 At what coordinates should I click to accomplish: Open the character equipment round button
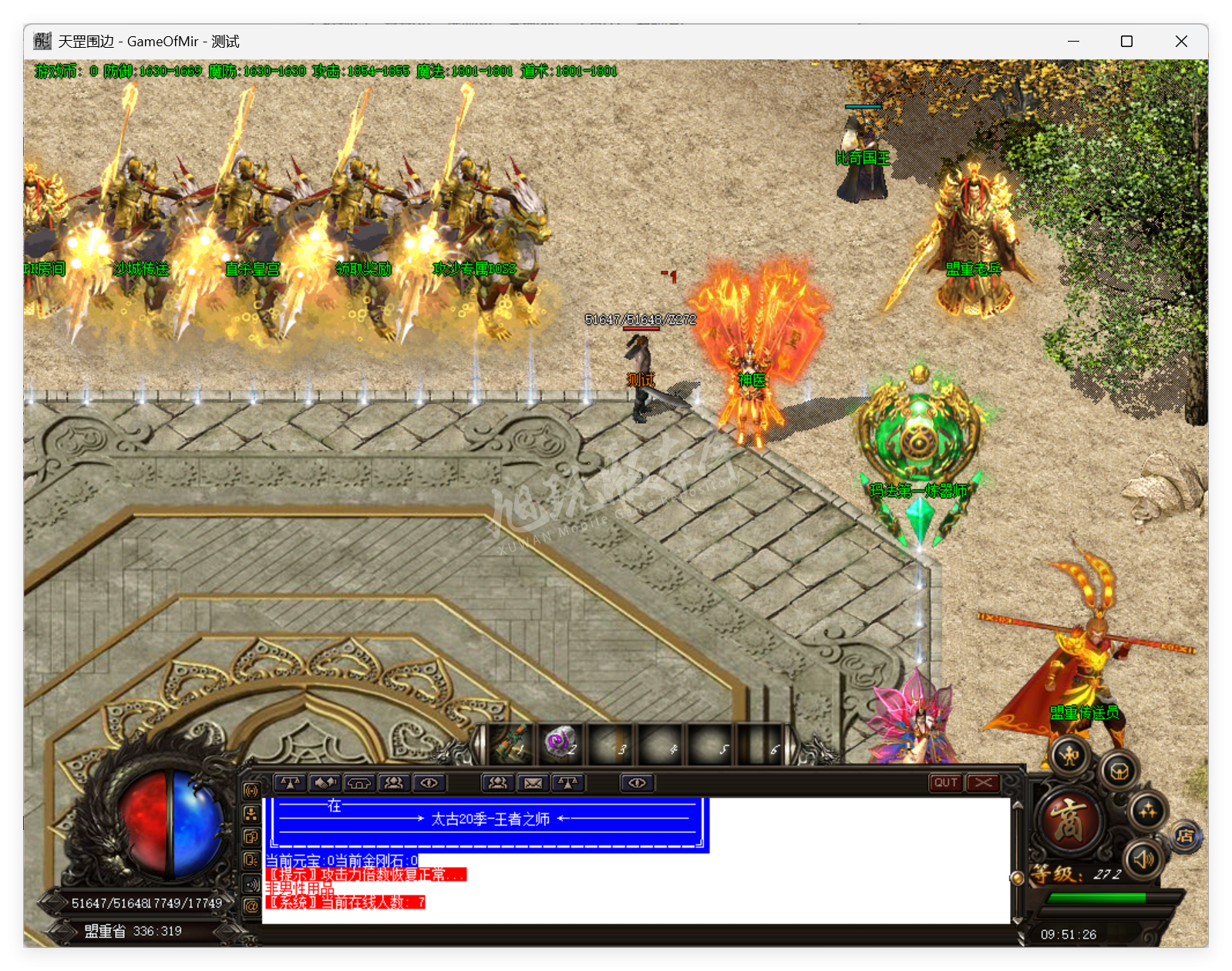pyautogui.click(x=1071, y=757)
